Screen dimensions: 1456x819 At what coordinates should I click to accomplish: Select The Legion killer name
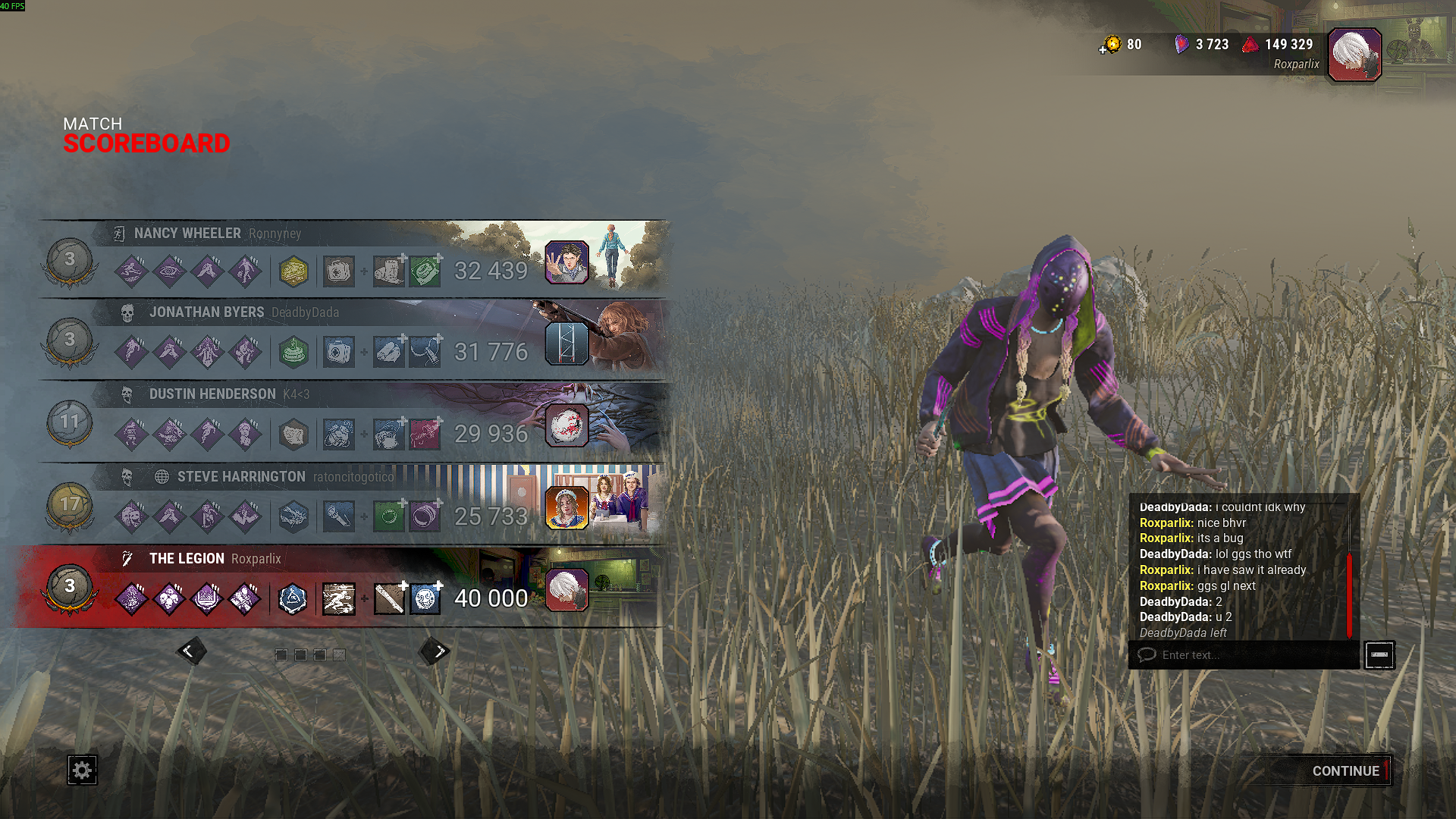[187, 559]
